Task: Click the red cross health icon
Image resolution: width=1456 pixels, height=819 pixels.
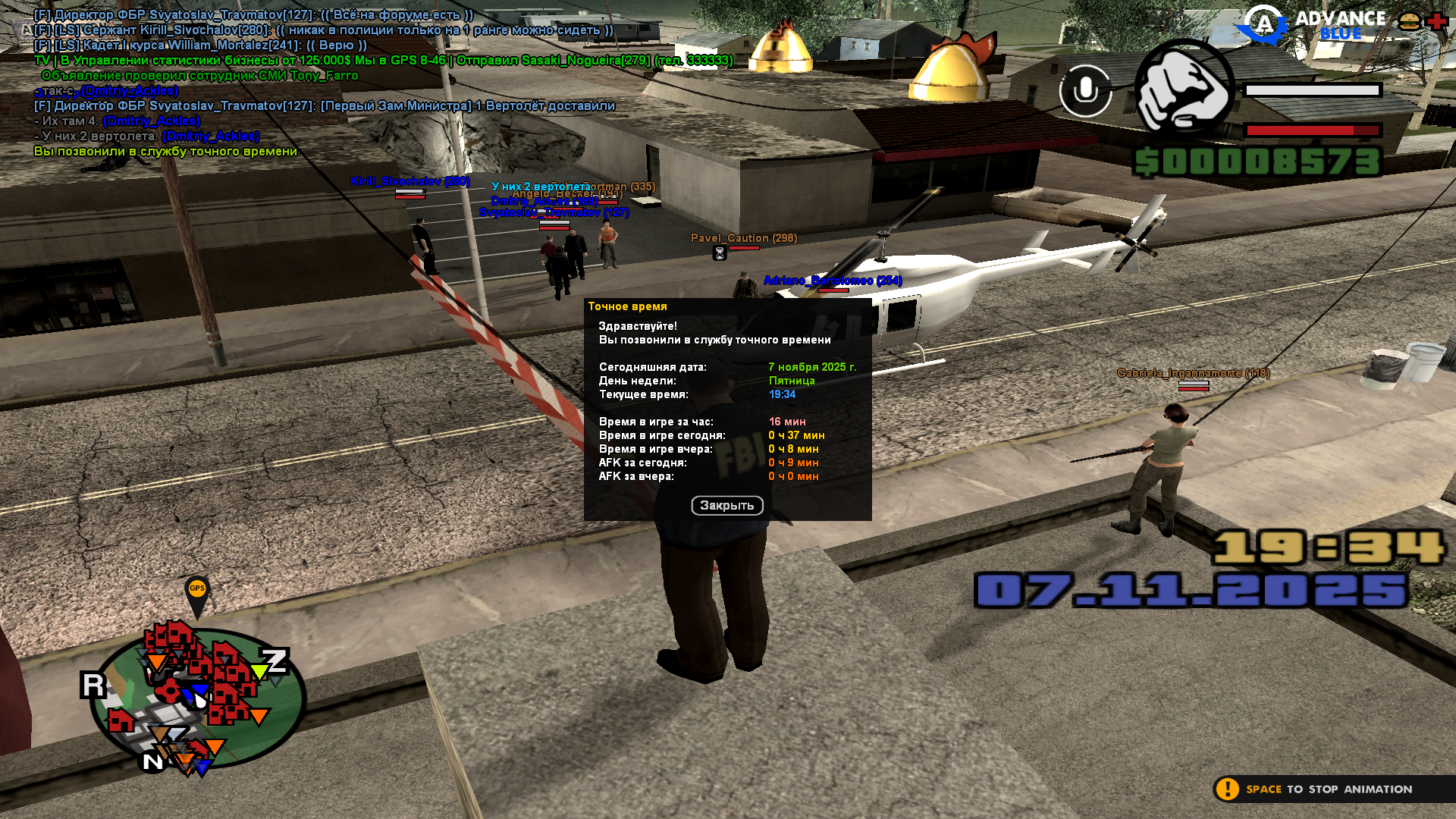Action: 1437,21
